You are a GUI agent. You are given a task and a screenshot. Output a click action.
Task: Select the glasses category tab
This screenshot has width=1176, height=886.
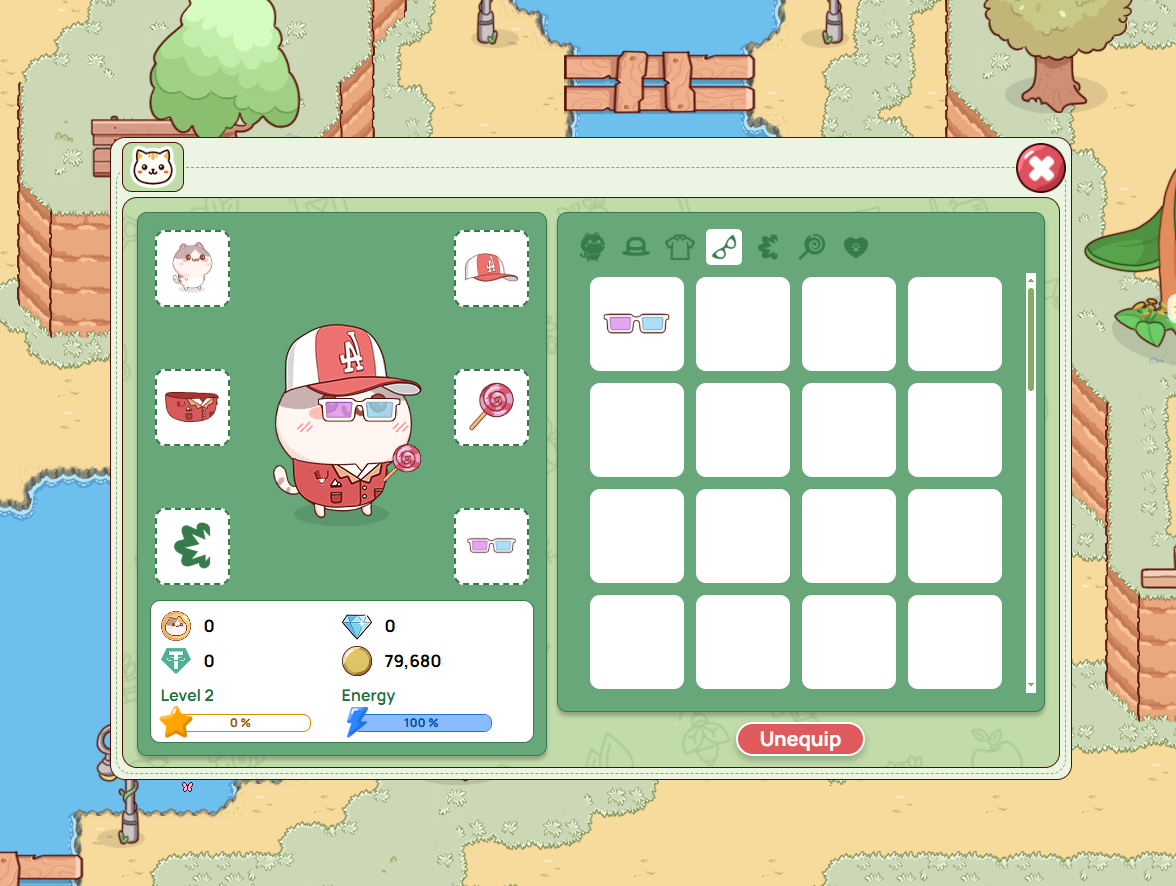point(724,246)
